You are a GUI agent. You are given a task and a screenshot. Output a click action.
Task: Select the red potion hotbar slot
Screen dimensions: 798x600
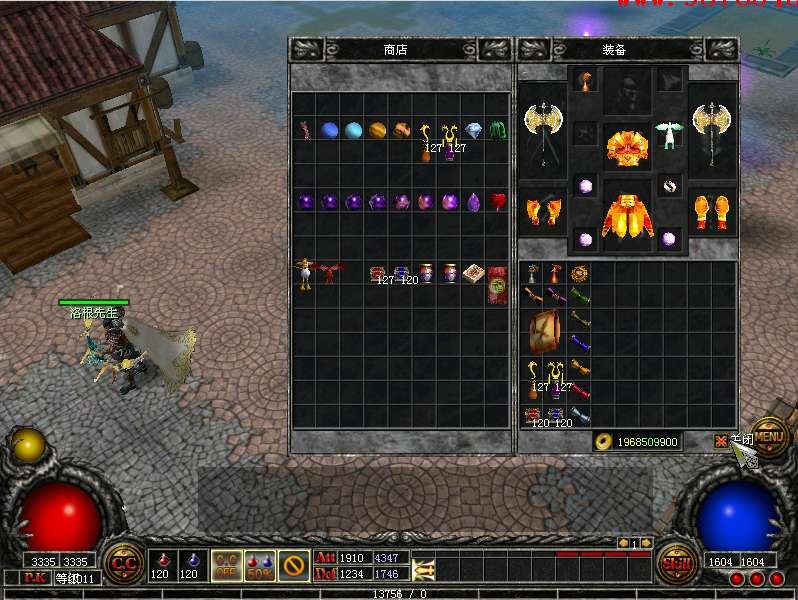(160, 565)
